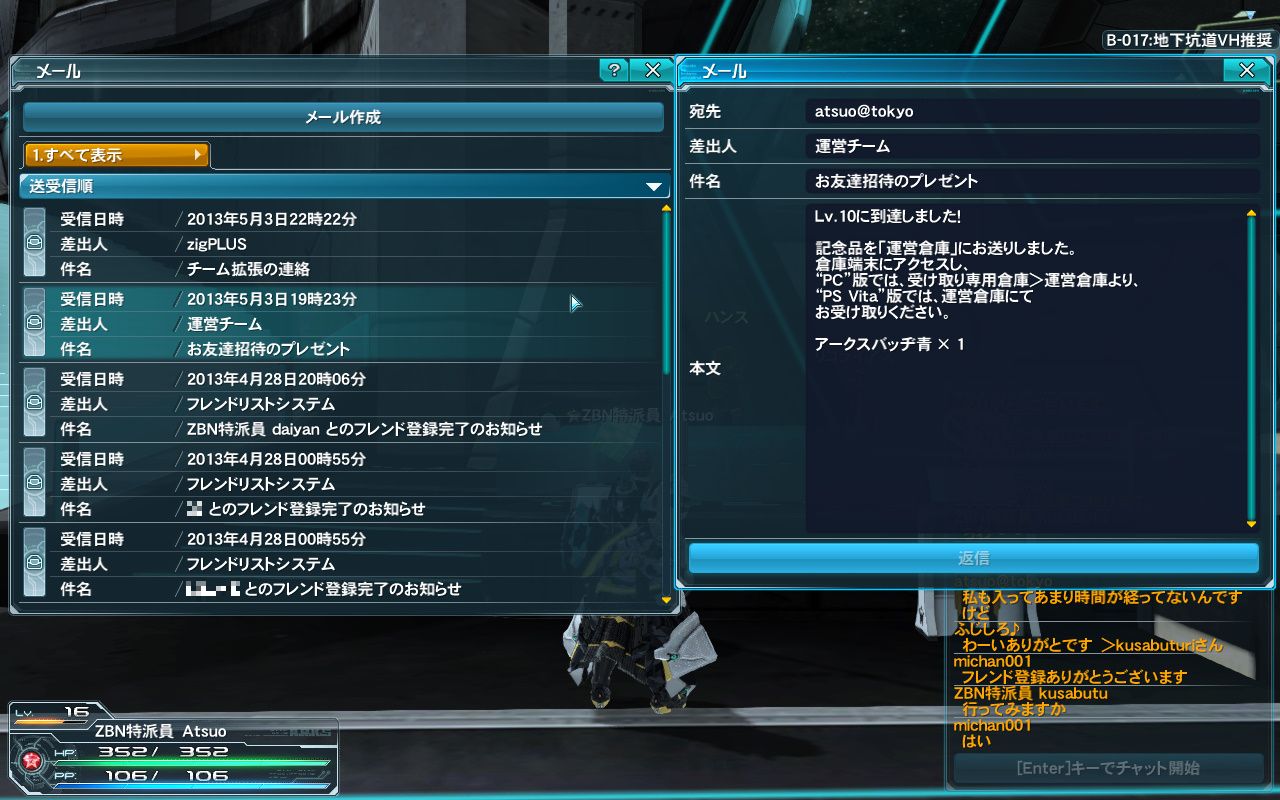Select the お友達招待のプレゼント mail row
The image size is (1280, 800).
[340, 324]
